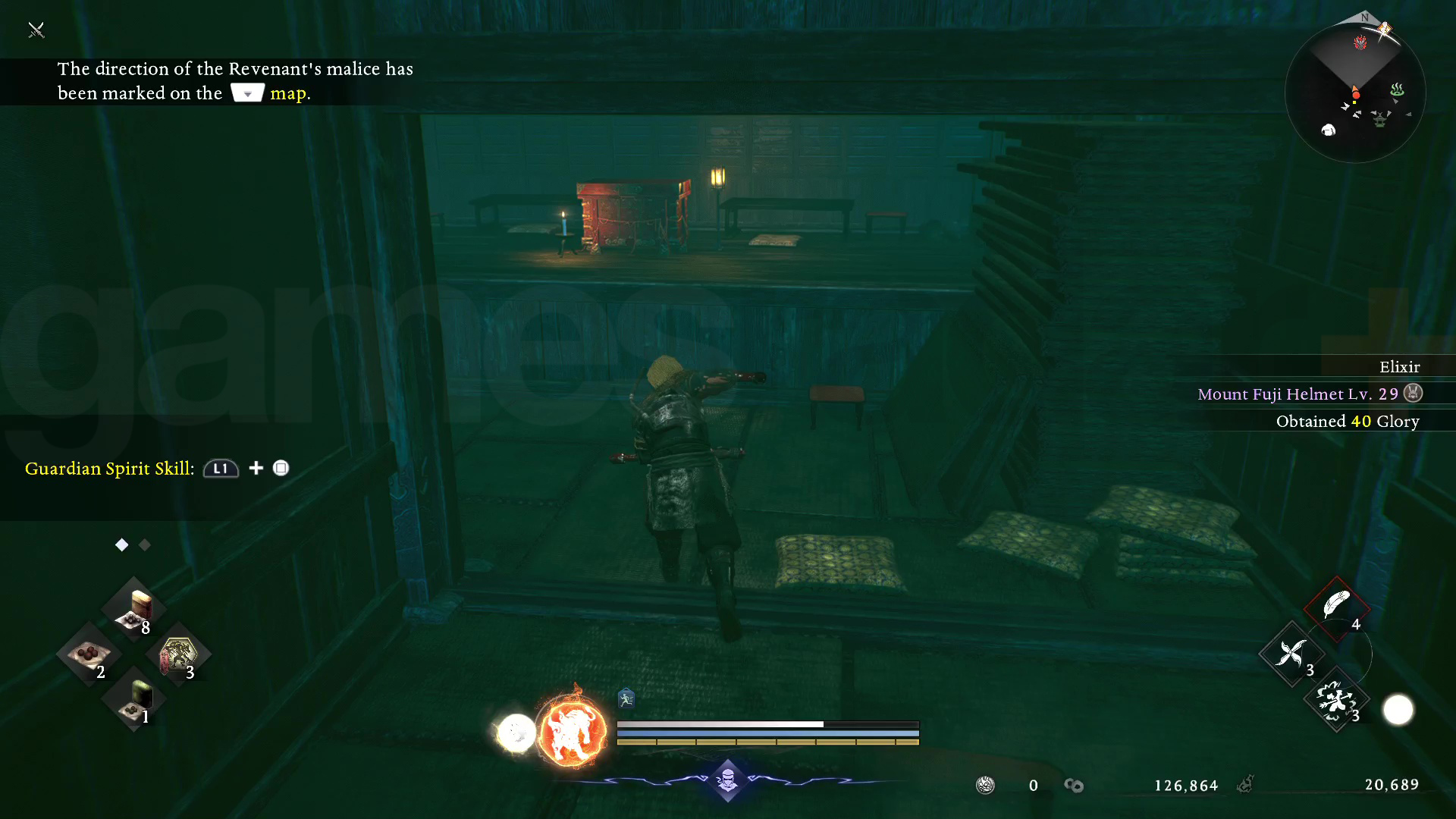Click the white yokai ability orb near spirit gauge
Image resolution: width=1456 pixels, height=819 pixels.
tap(517, 730)
